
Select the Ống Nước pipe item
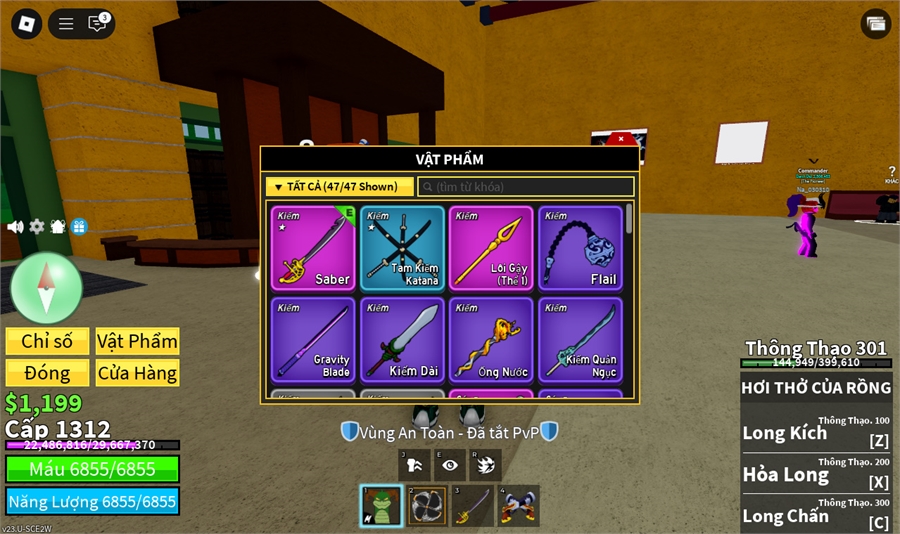[x=491, y=339]
